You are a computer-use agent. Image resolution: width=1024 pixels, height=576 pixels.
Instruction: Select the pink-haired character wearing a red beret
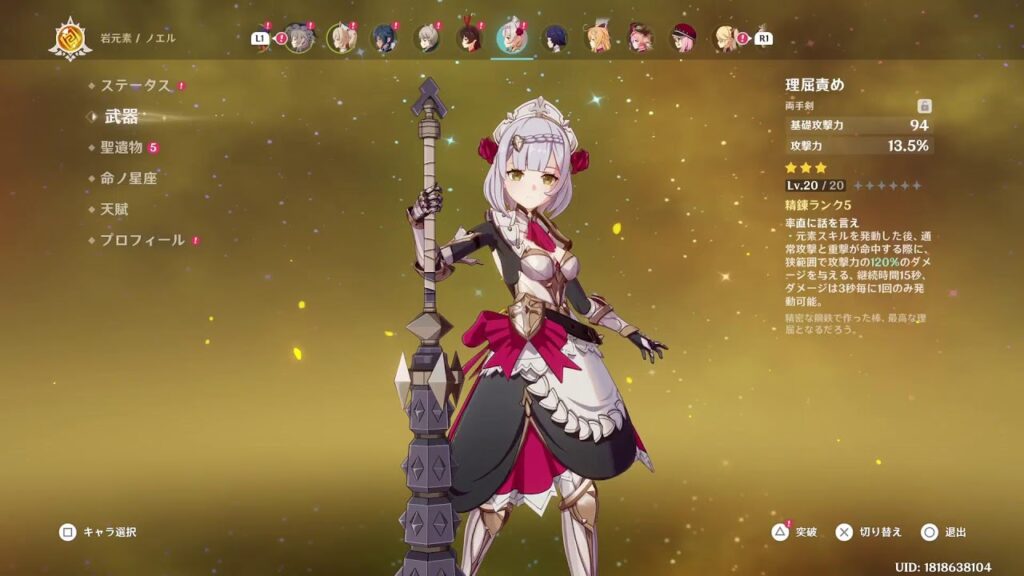684,38
